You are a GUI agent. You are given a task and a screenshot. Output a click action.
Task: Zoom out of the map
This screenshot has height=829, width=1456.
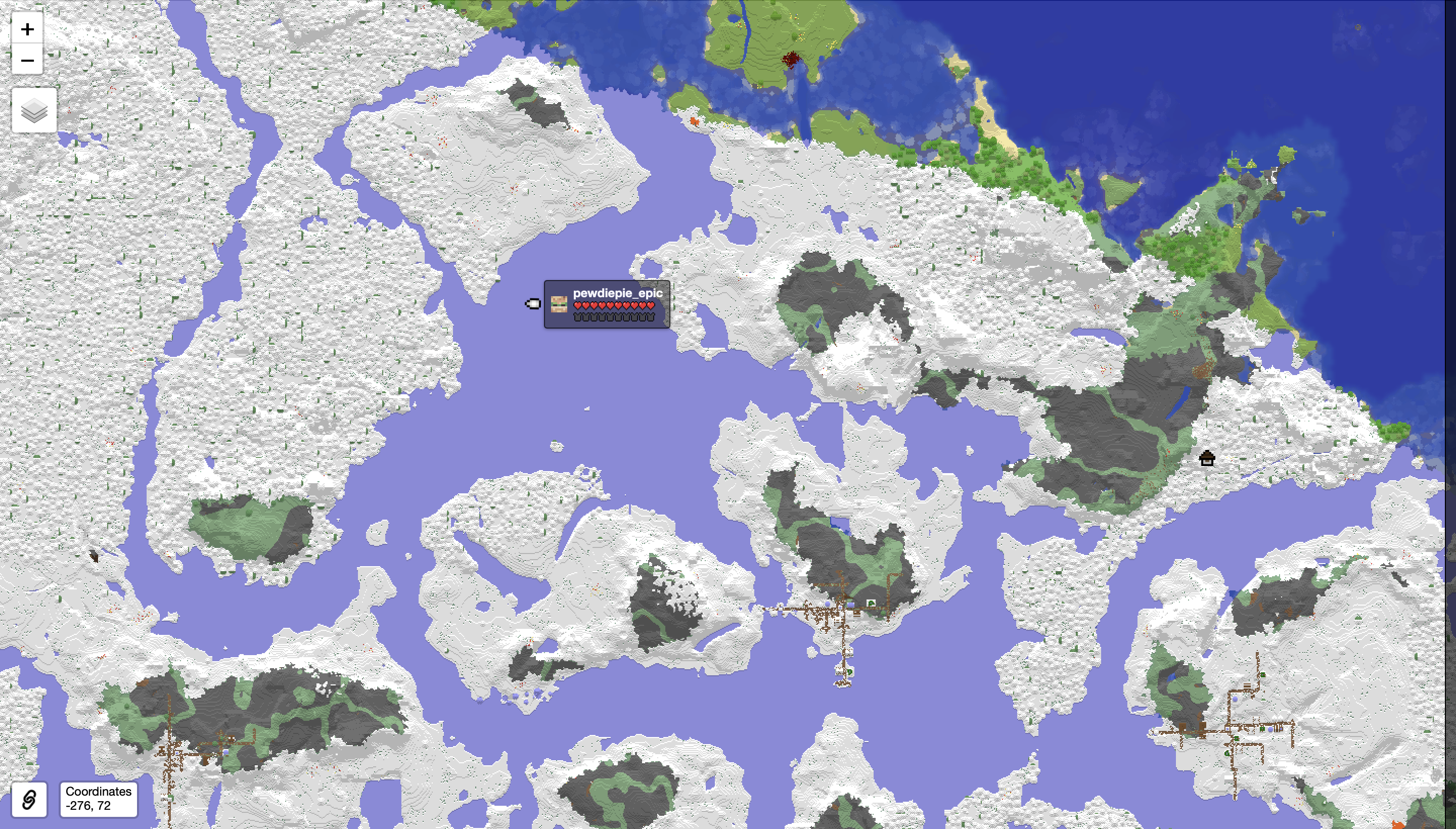(27, 60)
